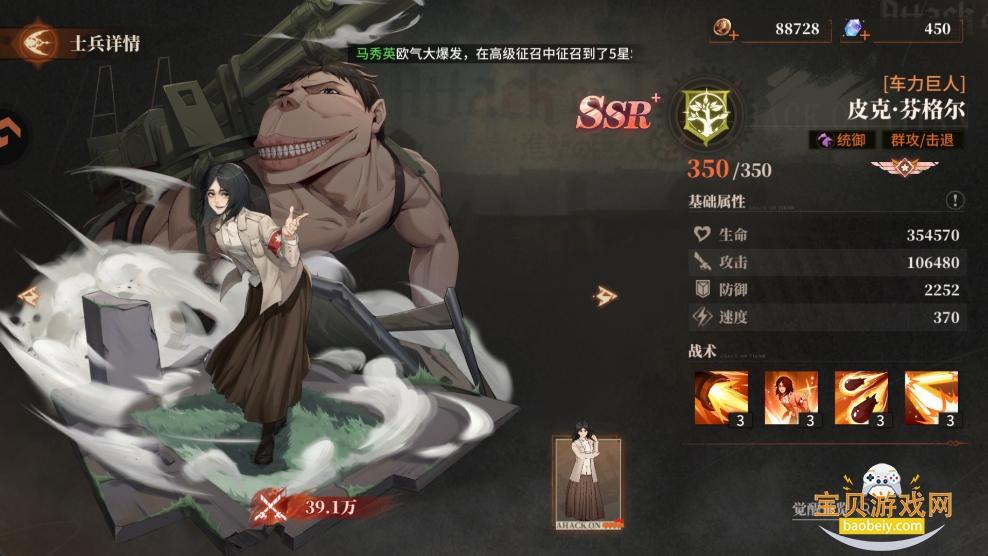
Task: Show next soldier with right arrow
Action: tap(604, 295)
